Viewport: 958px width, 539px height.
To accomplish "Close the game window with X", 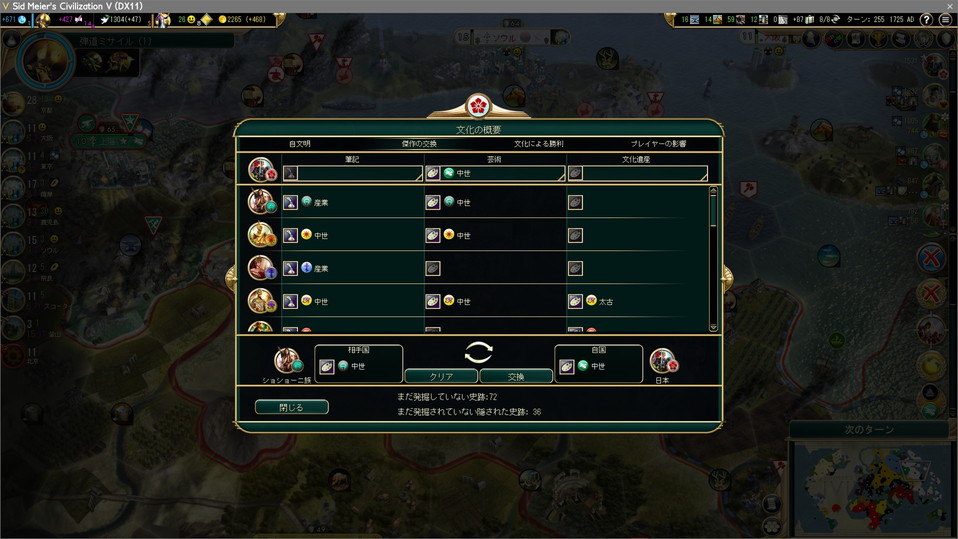I will 946,6.
